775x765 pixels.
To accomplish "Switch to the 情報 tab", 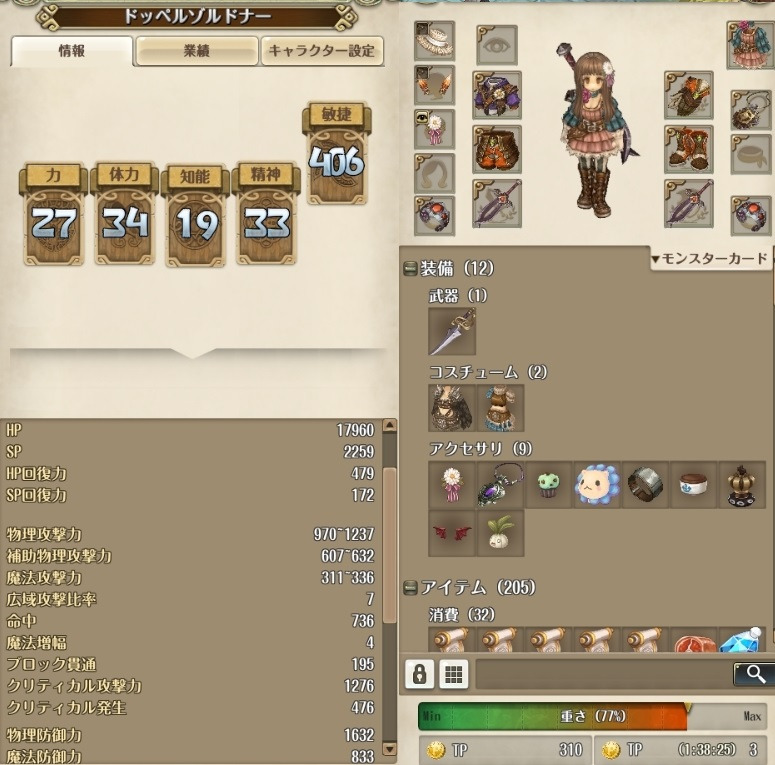I will coord(72,52).
